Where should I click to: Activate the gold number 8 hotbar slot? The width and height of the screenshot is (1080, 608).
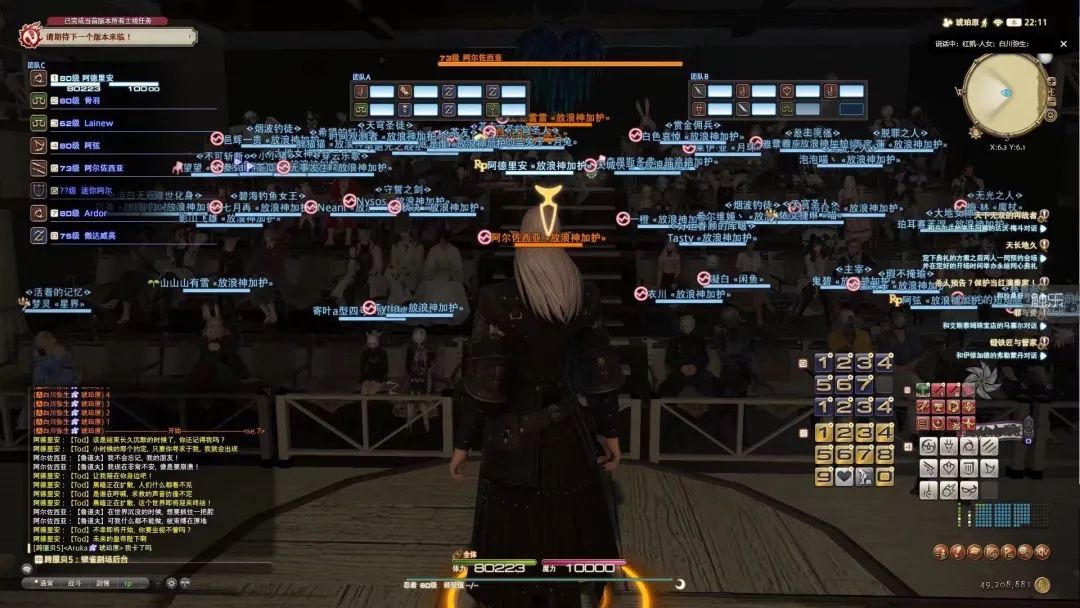point(886,454)
